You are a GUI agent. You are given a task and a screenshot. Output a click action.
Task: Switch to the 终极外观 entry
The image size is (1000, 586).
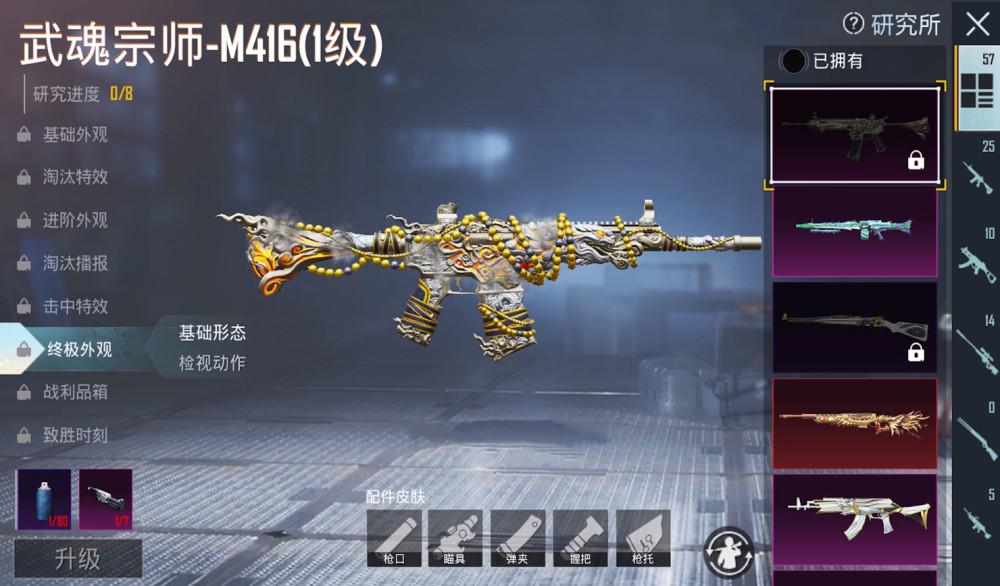coord(78,350)
